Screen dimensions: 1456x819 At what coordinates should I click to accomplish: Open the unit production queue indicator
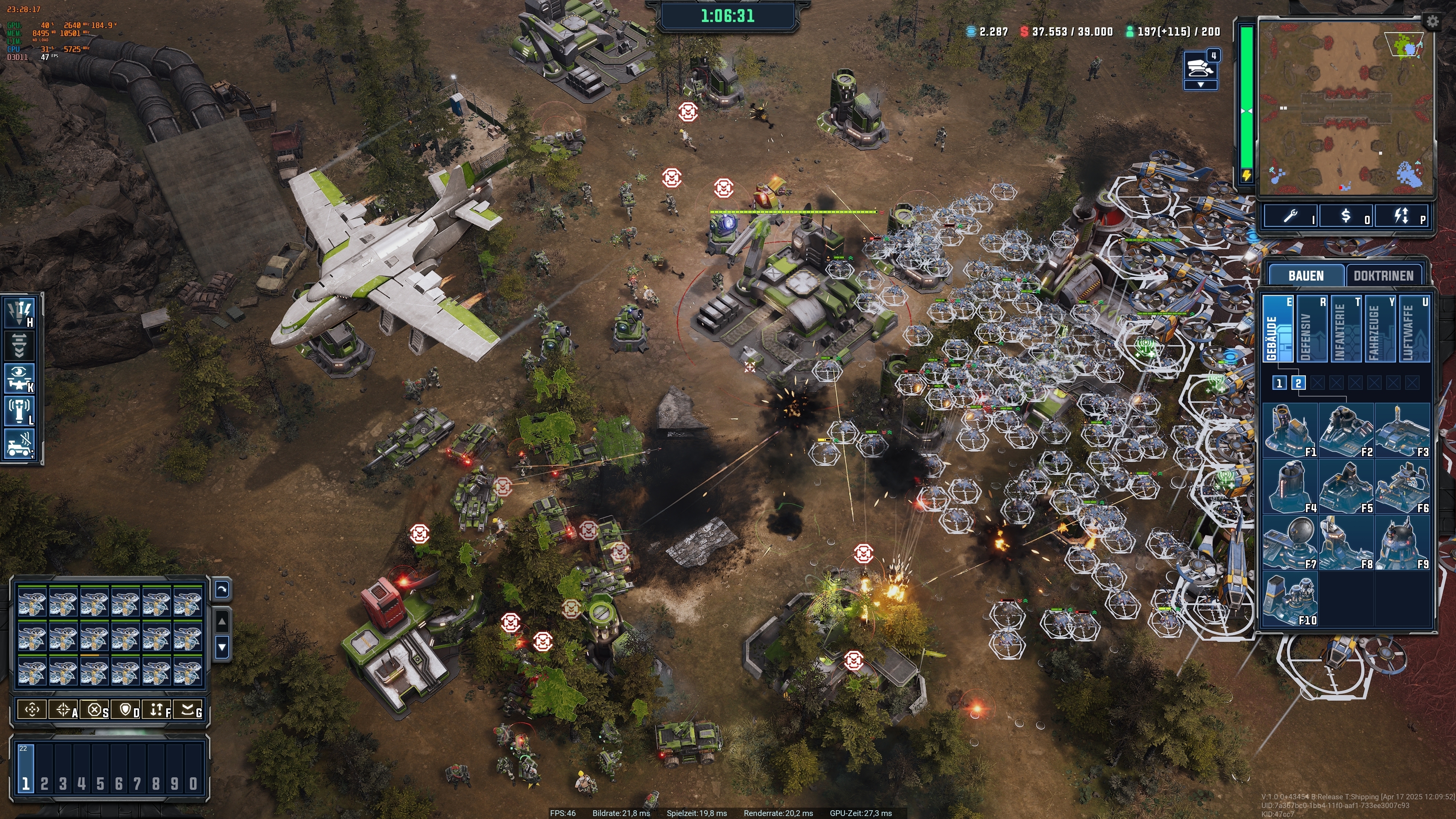[x=1200, y=69]
